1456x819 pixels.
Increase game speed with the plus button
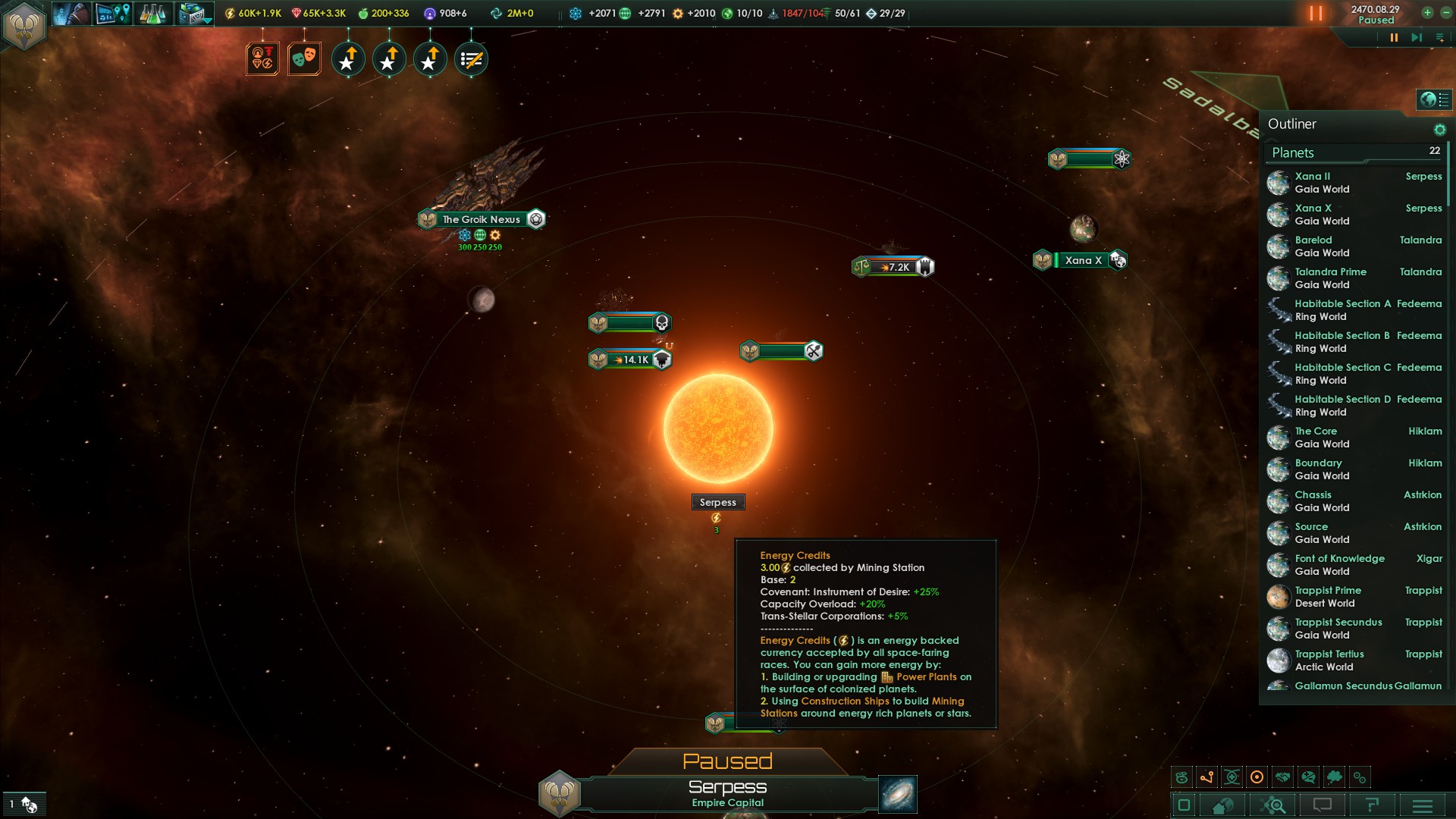tap(1427, 13)
